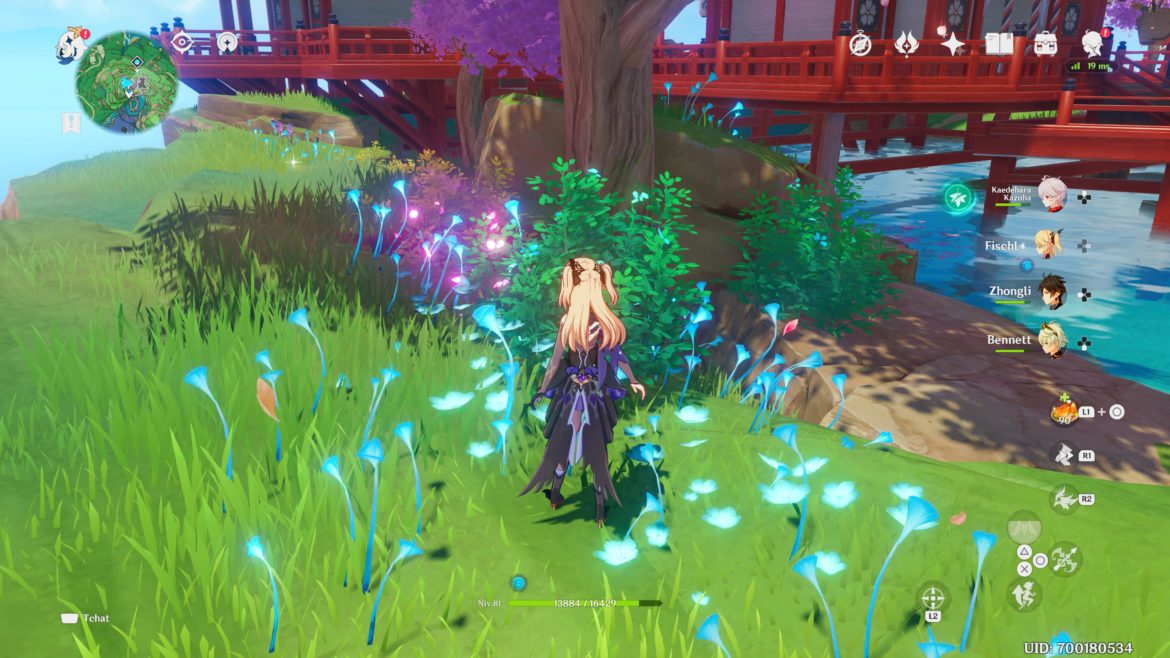Viewport: 1170px width, 658px height.
Task: Activate Fischl's elemental skill icon
Action: click(x=1063, y=456)
